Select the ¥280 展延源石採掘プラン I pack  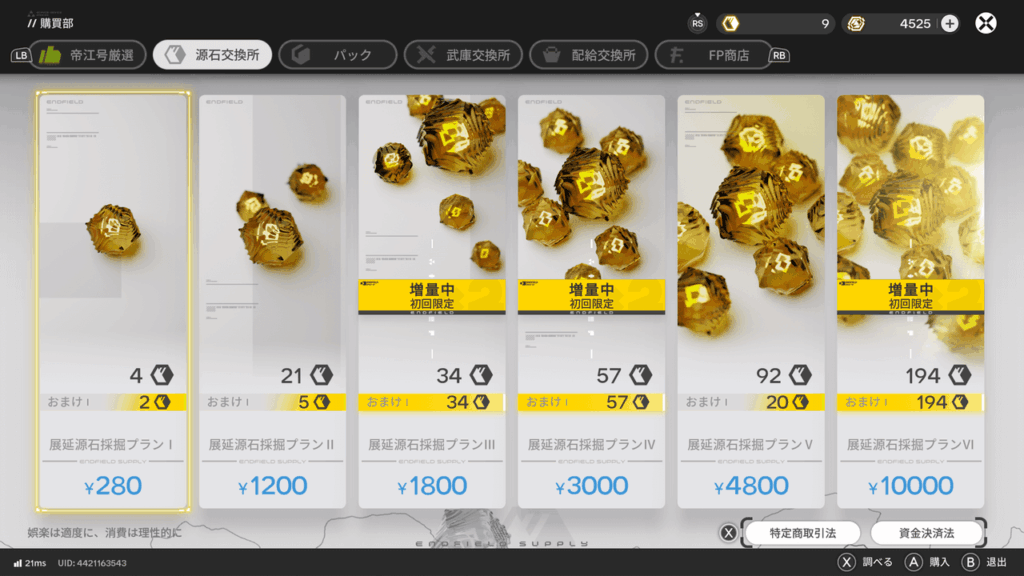[x=113, y=300]
